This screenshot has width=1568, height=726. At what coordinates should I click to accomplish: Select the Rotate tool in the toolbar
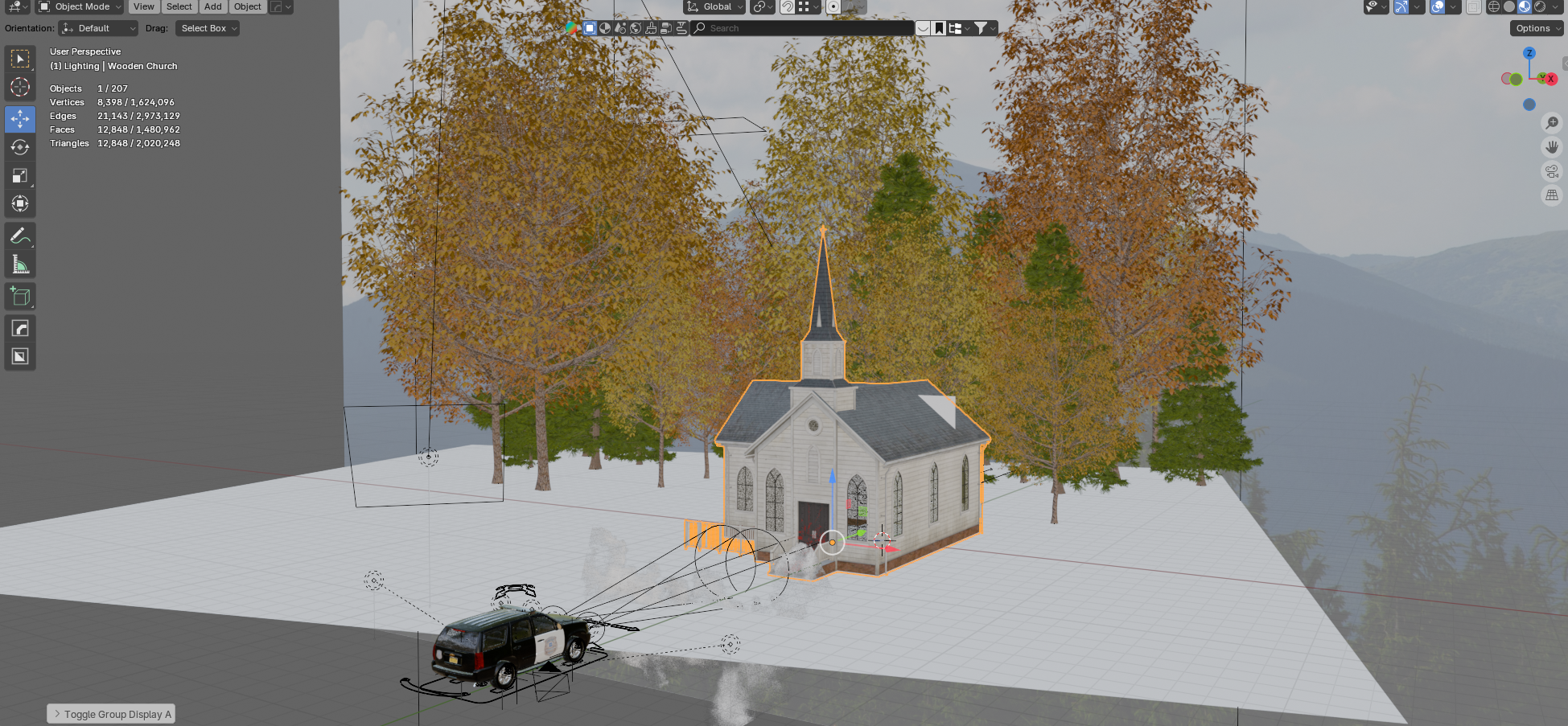coord(20,147)
